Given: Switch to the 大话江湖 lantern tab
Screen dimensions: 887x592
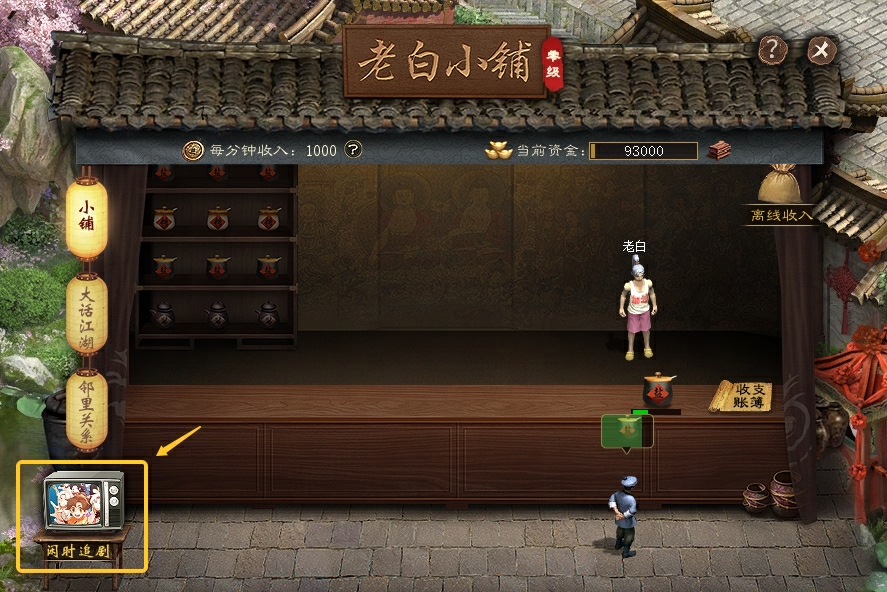Looking at the screenshot, I should [x=87, y=314].
